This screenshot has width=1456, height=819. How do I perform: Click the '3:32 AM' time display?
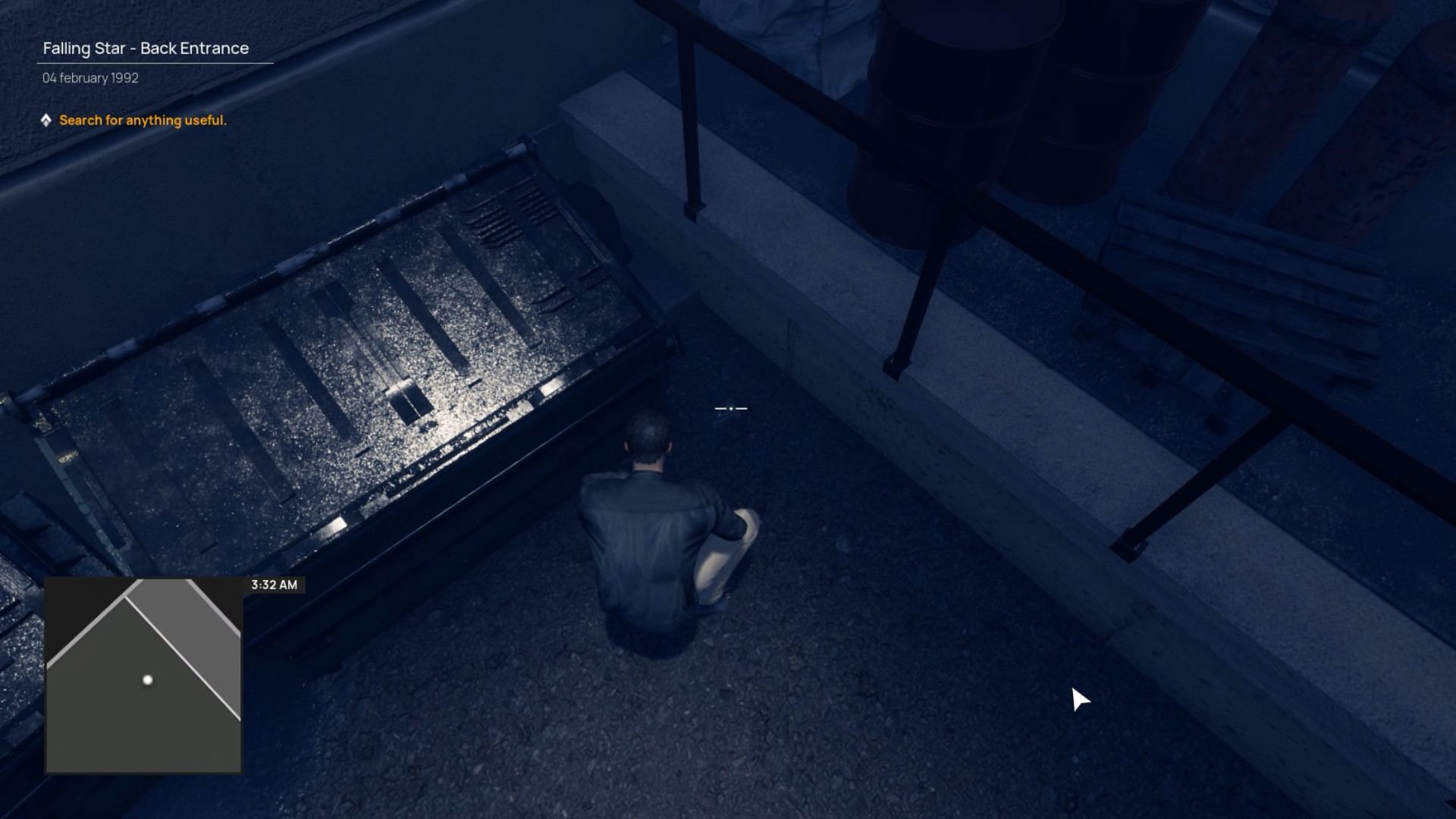273,585
